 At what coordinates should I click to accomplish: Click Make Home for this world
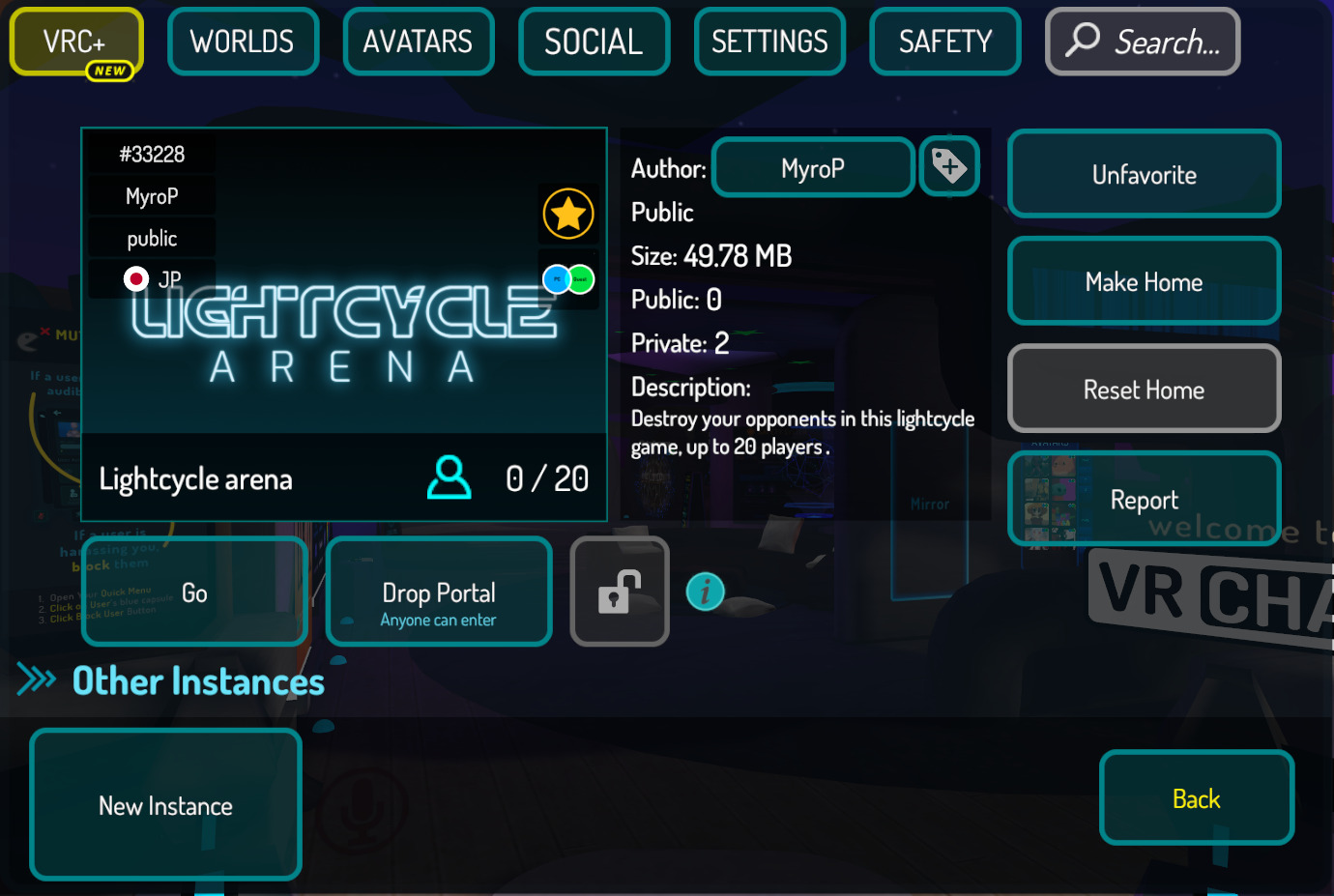click(x=1144, y=280)
